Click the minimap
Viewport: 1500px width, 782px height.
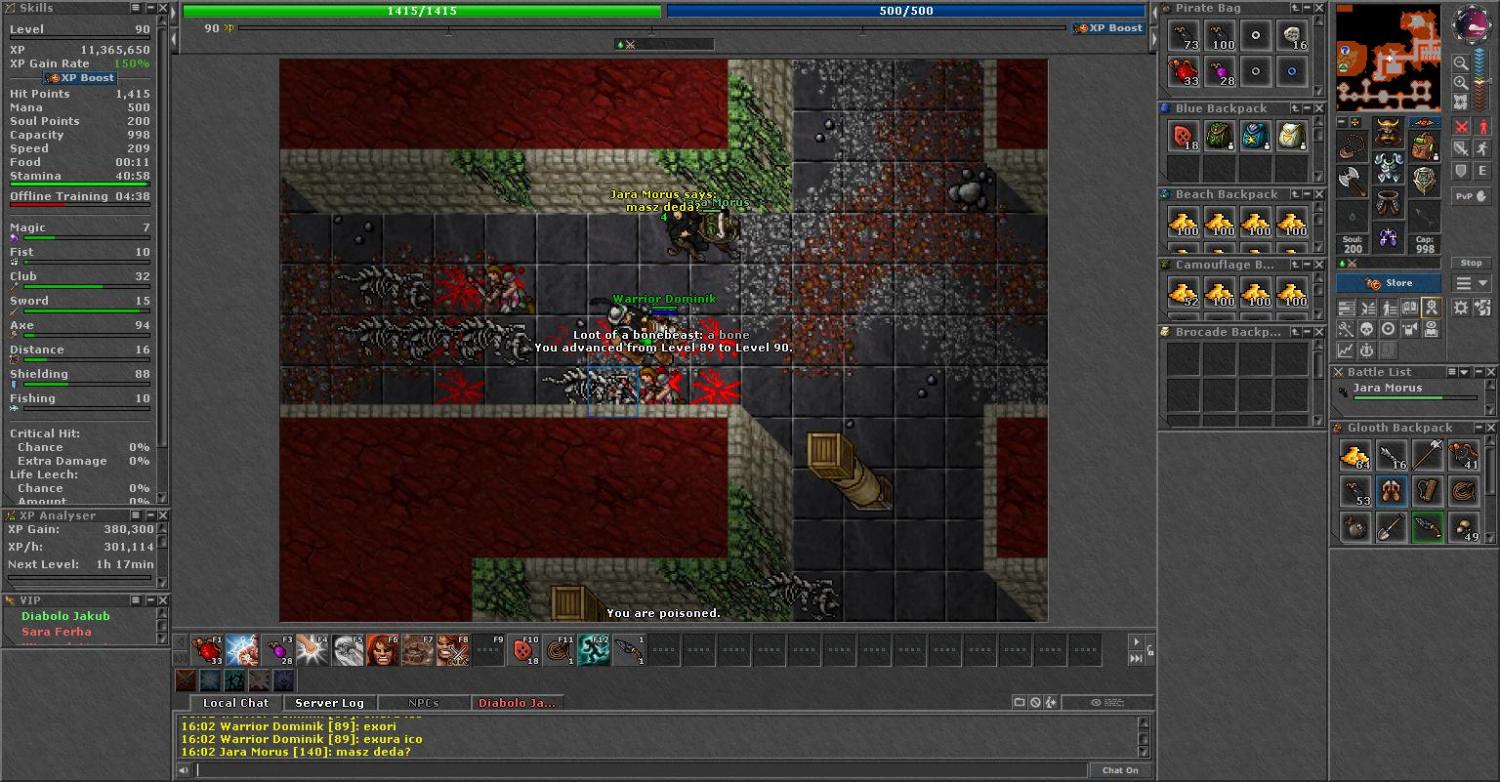[1388, 59]
